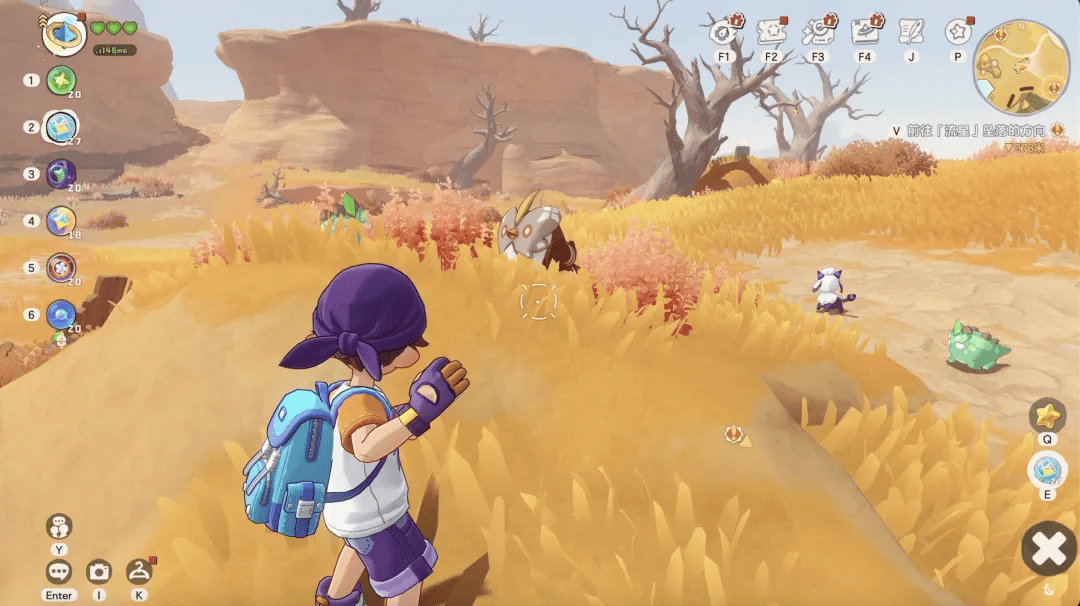The width and height of the screenshot is (1080, 606).
Task: Select the blue bubble orb in slot 6
Action: pos(61,314)
